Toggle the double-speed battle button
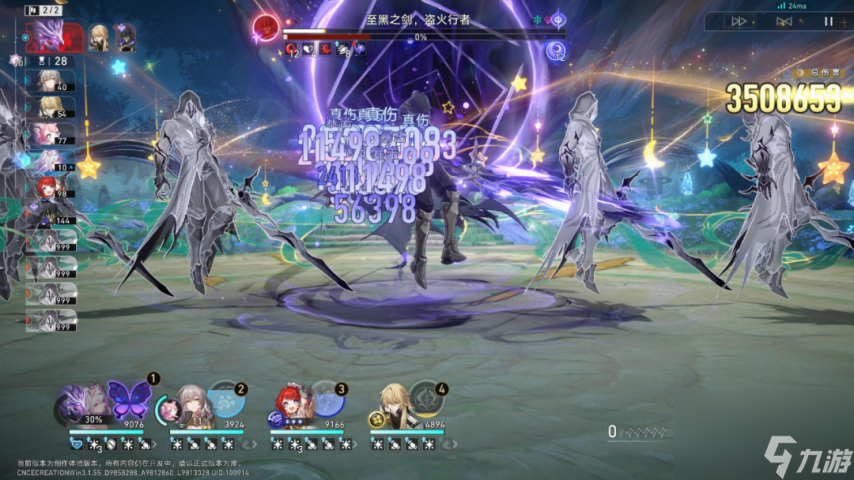Image resolution: width=854 pixels, height=480 pixels. tap(742, 21)
